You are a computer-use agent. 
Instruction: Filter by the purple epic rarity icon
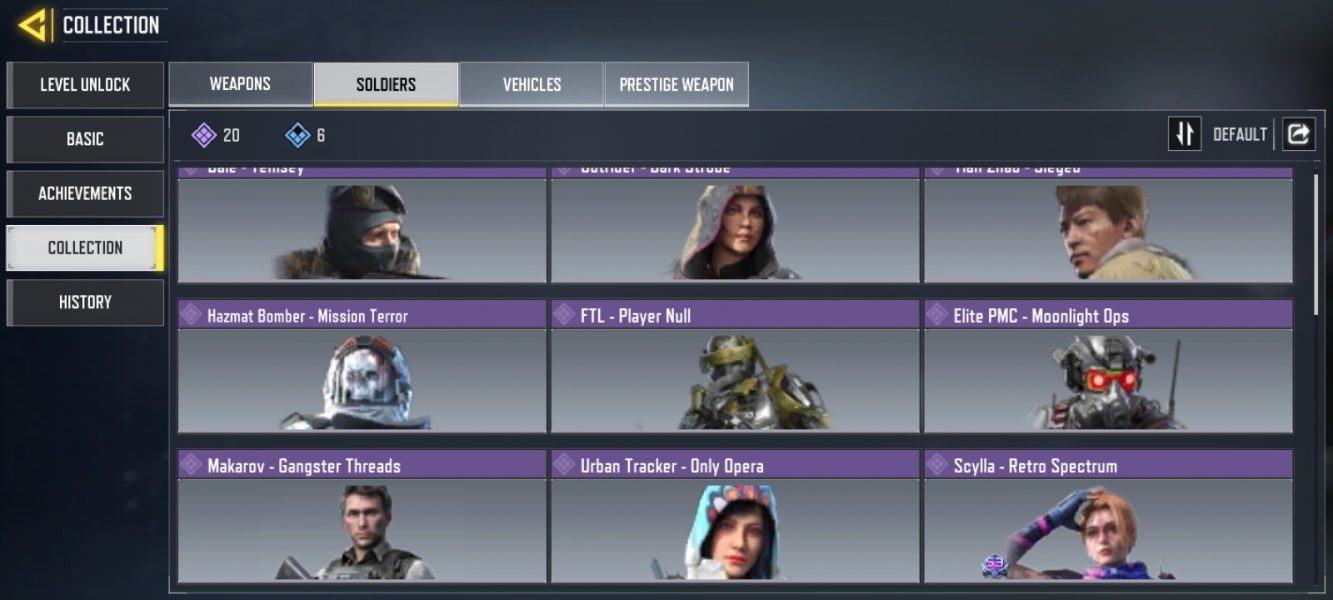pyautogui.click(x=204, y=135)
